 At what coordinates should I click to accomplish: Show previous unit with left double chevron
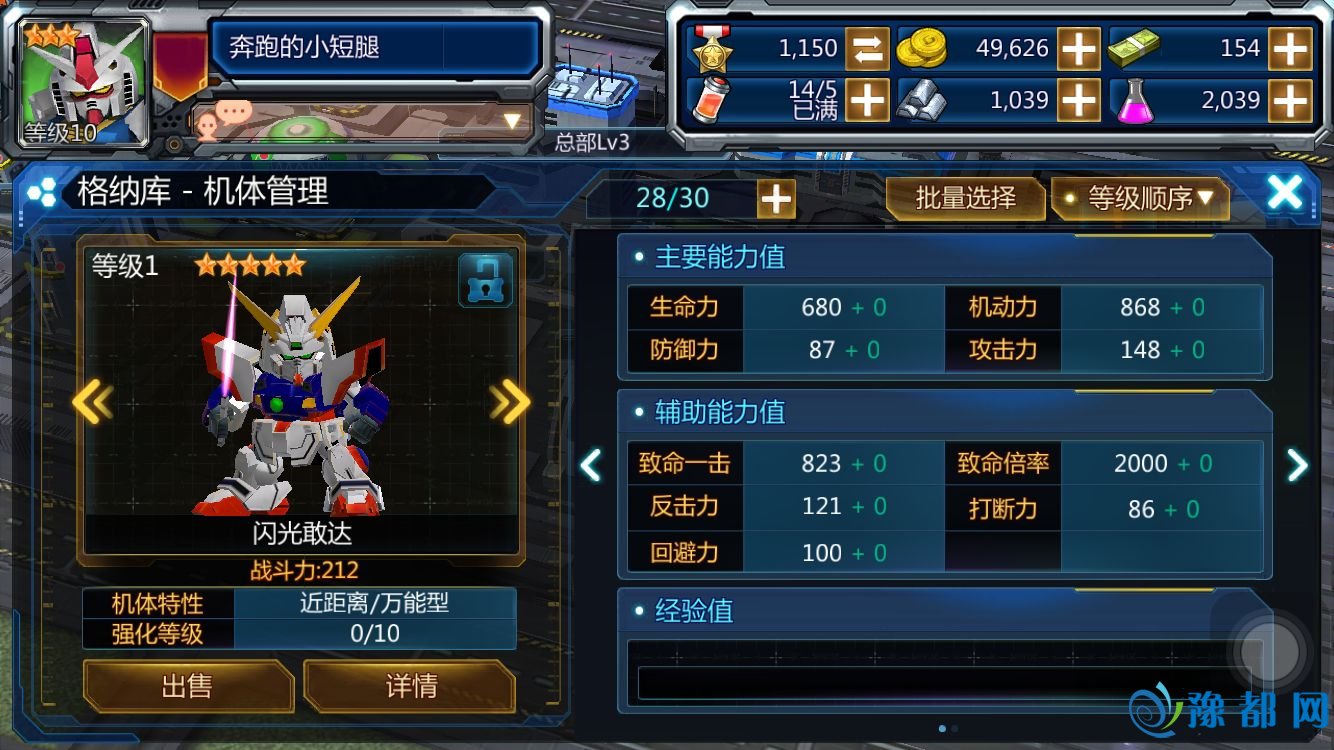tap(92, 402)
